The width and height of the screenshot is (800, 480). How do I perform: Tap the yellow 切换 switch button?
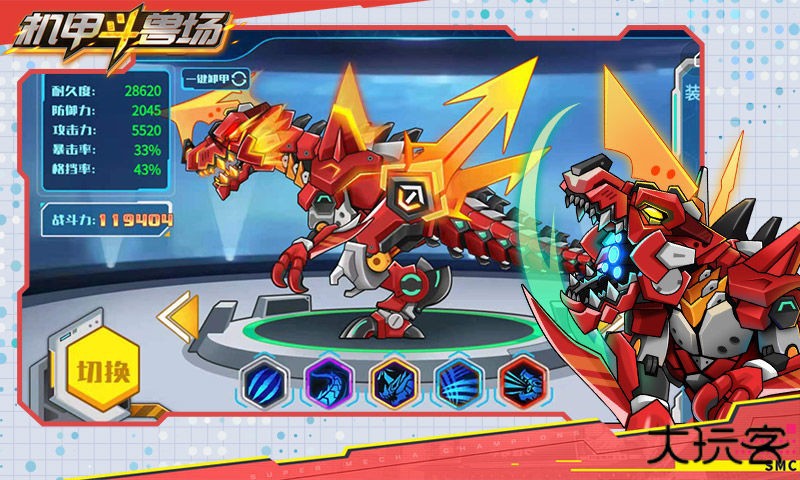click(x=103, y=371)
